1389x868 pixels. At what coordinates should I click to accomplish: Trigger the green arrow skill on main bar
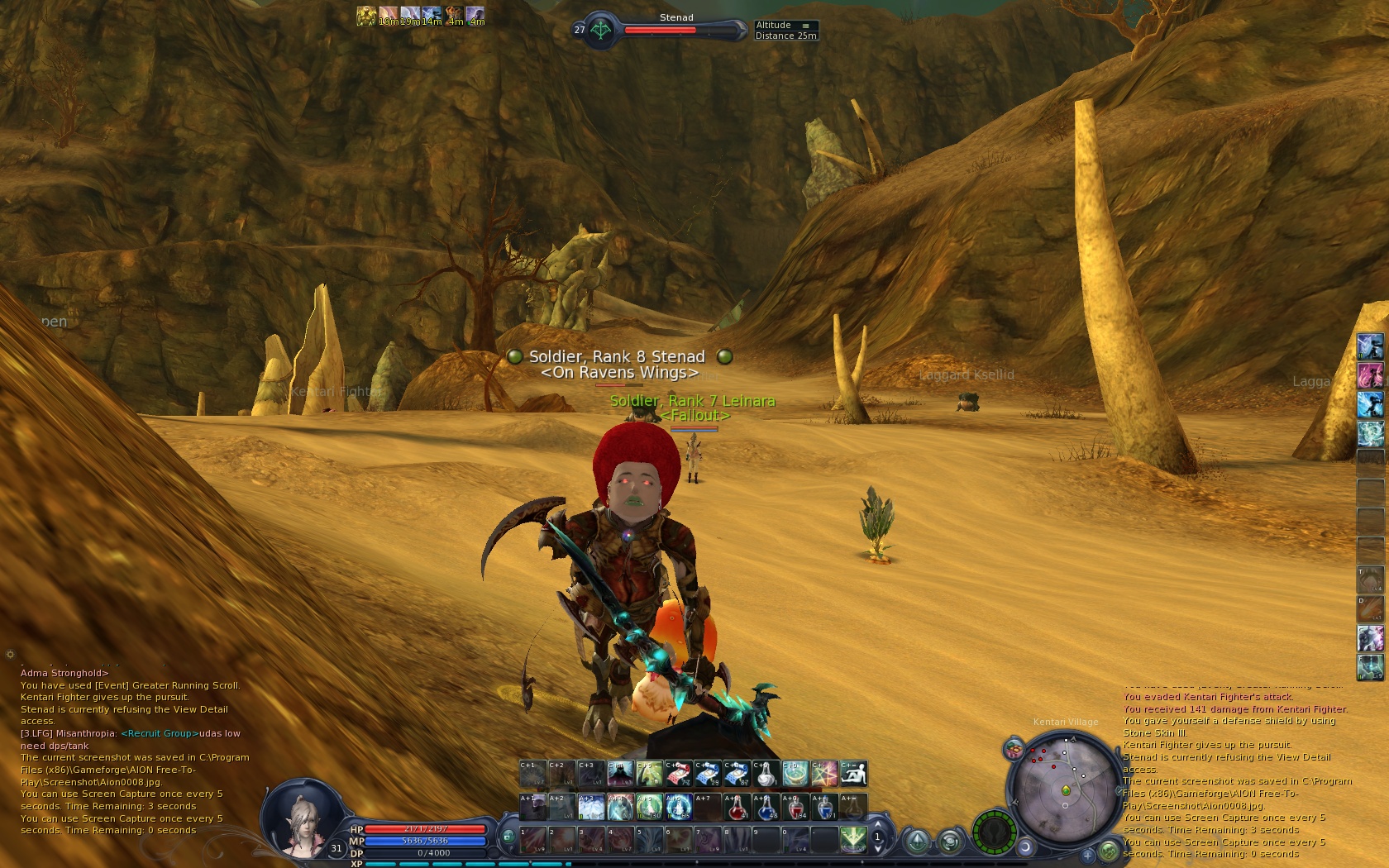coord(853,839)
